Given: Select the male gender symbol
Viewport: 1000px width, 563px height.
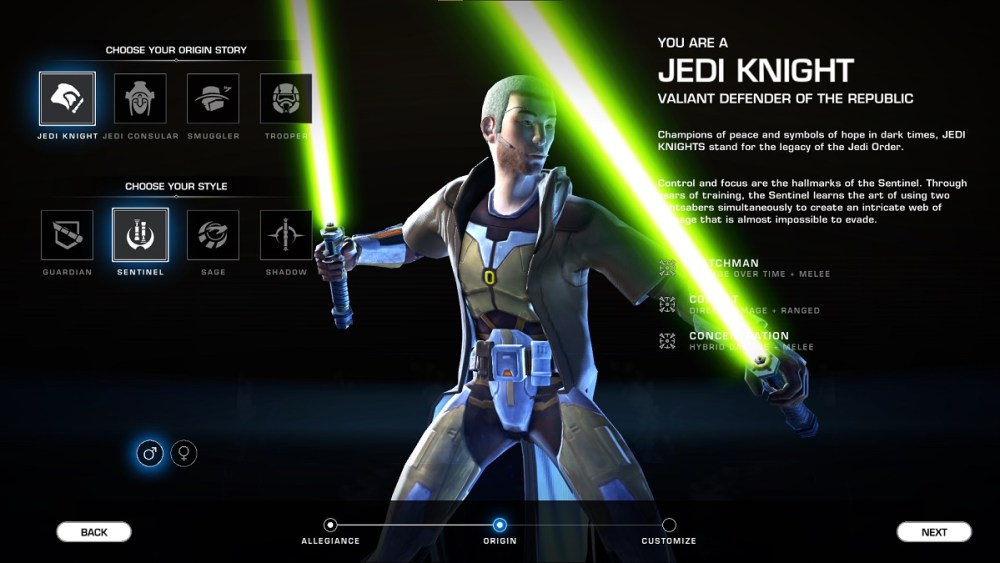Looking at the screenshot, I should pyautogui.click(x=150, y=454).
